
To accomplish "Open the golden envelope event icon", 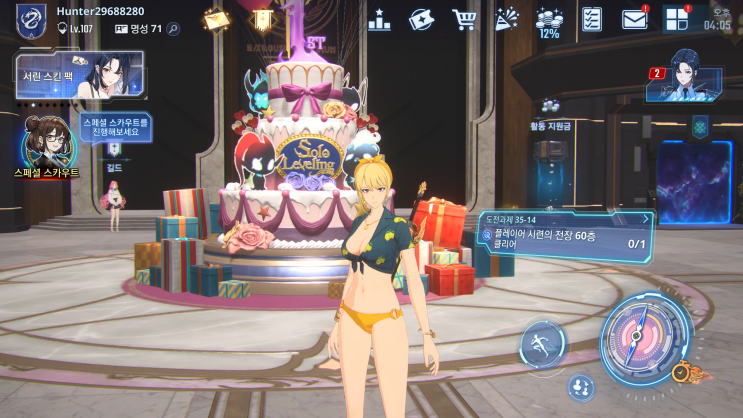I will pos(215,19).
